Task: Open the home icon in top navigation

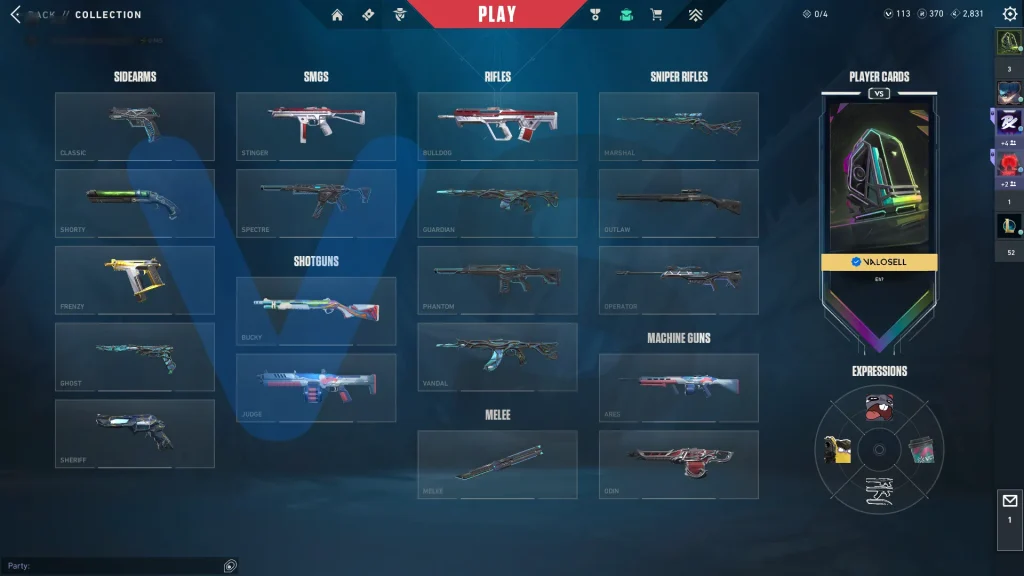Action: pos(337,15)
